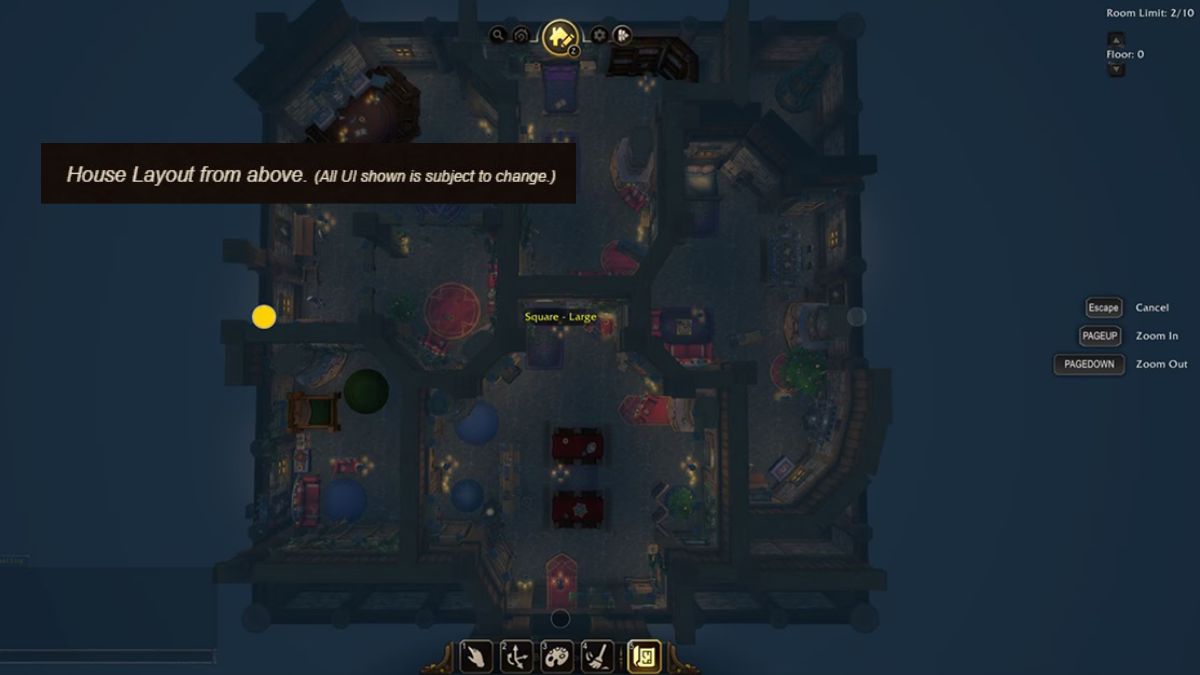
Task: Open the gear settings button
Action: click(599, 35)
